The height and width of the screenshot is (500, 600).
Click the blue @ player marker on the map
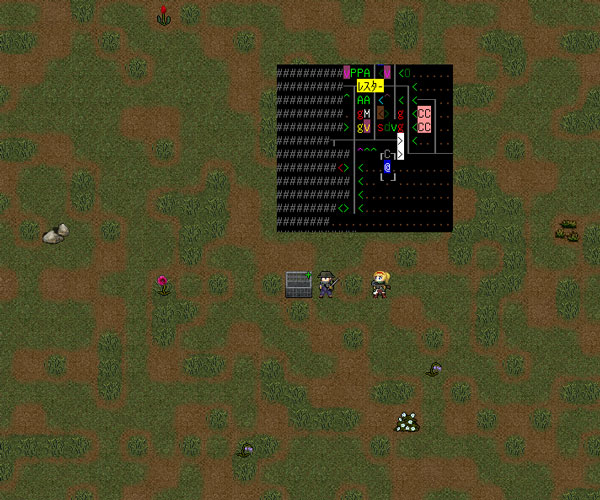[x=387, y=168]
